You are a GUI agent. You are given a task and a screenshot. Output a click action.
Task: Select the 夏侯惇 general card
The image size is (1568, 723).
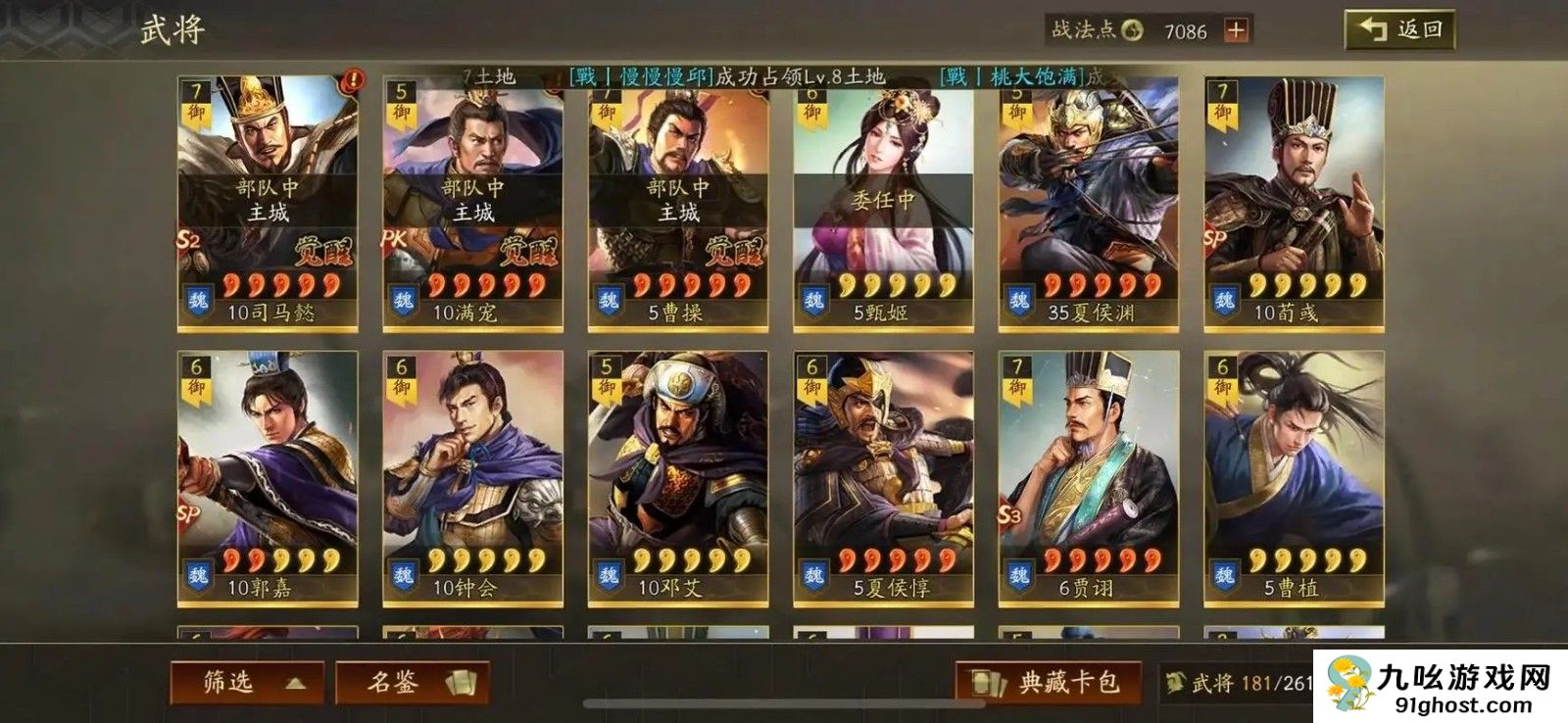[883, 478]
